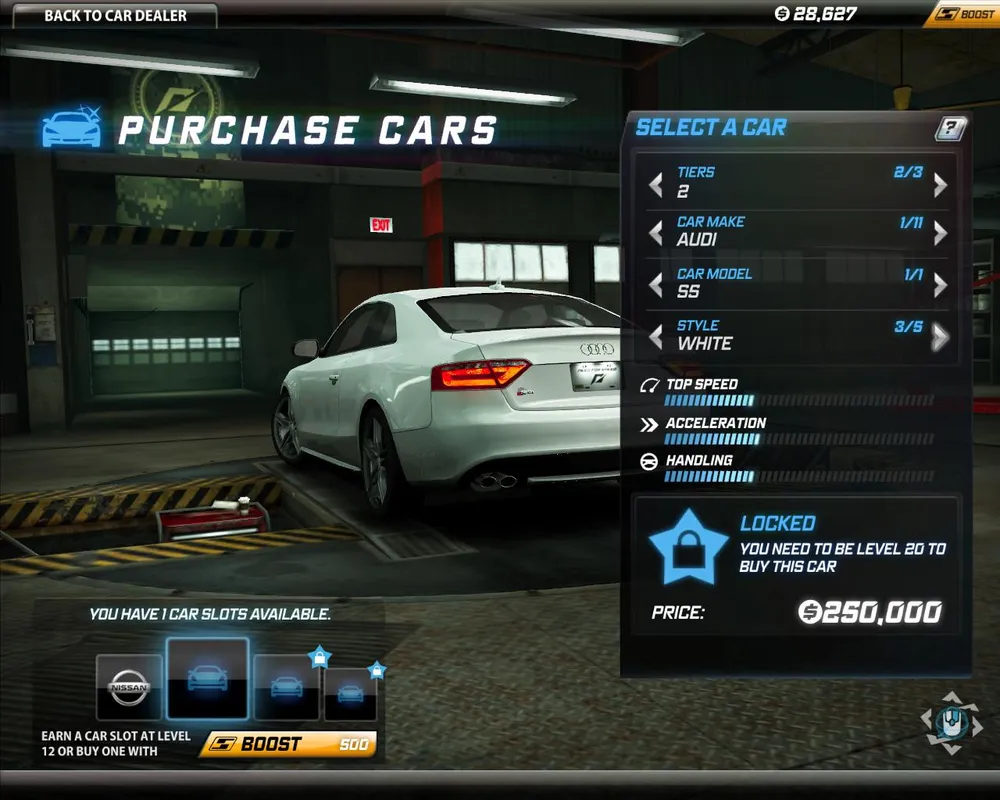Open the Boost store button in top corner
The width and height of the screenshot is (1000, 800).
tap(961, 15)
